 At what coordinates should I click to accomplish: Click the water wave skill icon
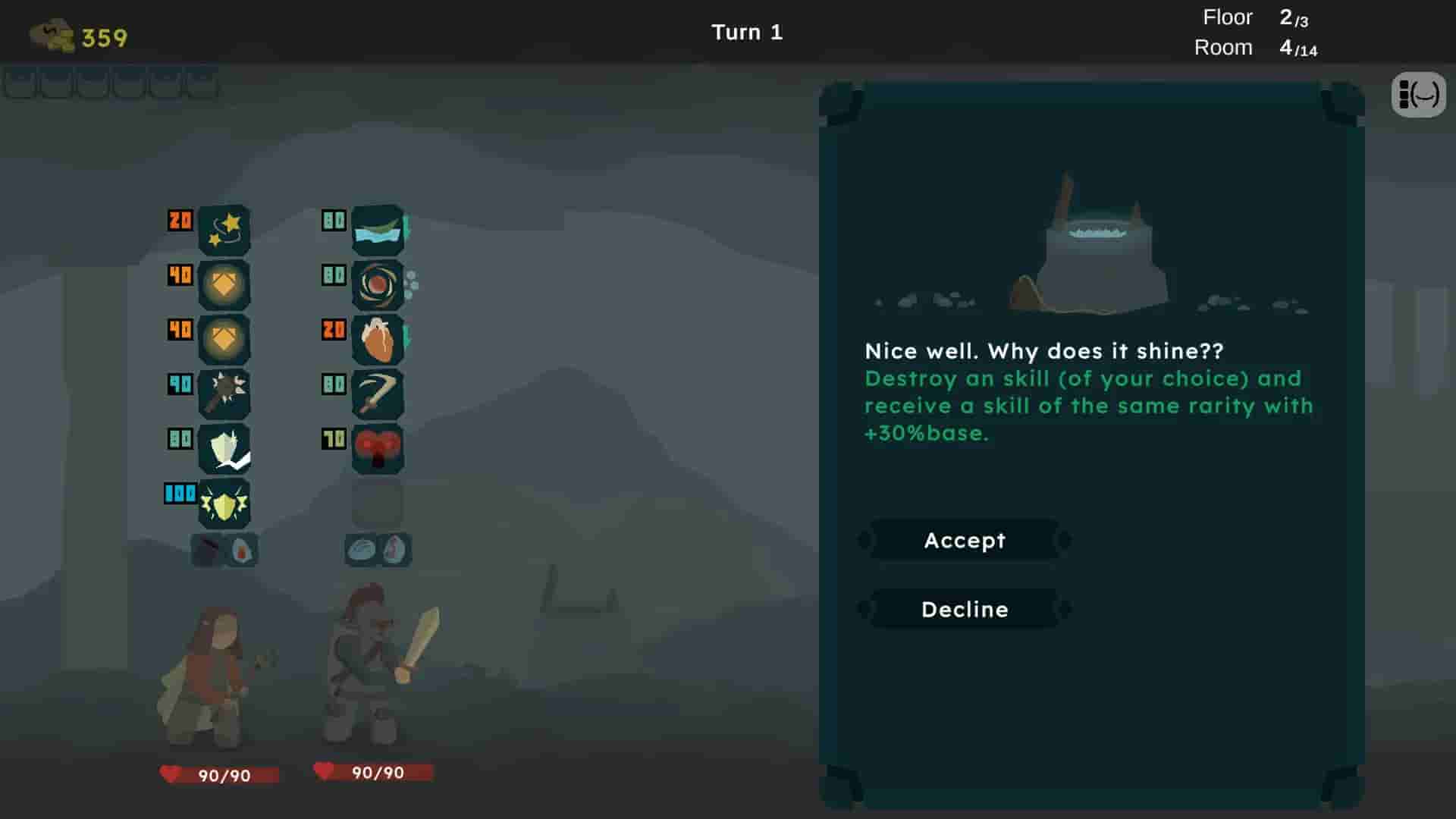tap(377, 230)
